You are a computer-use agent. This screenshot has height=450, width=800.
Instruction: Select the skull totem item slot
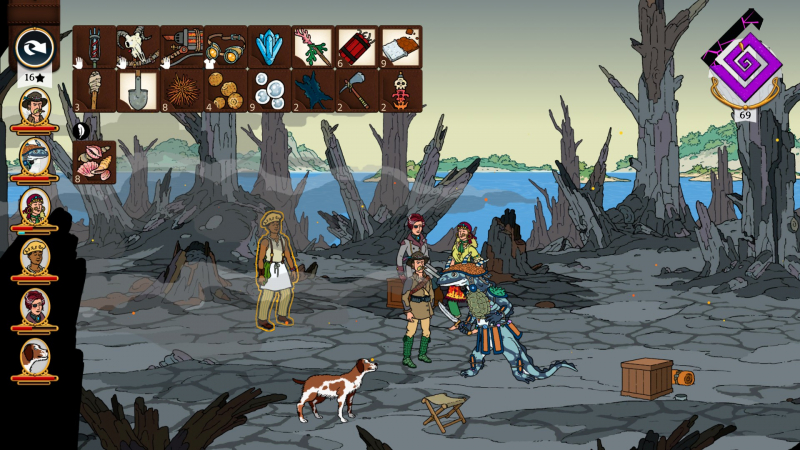coord(400,91)
